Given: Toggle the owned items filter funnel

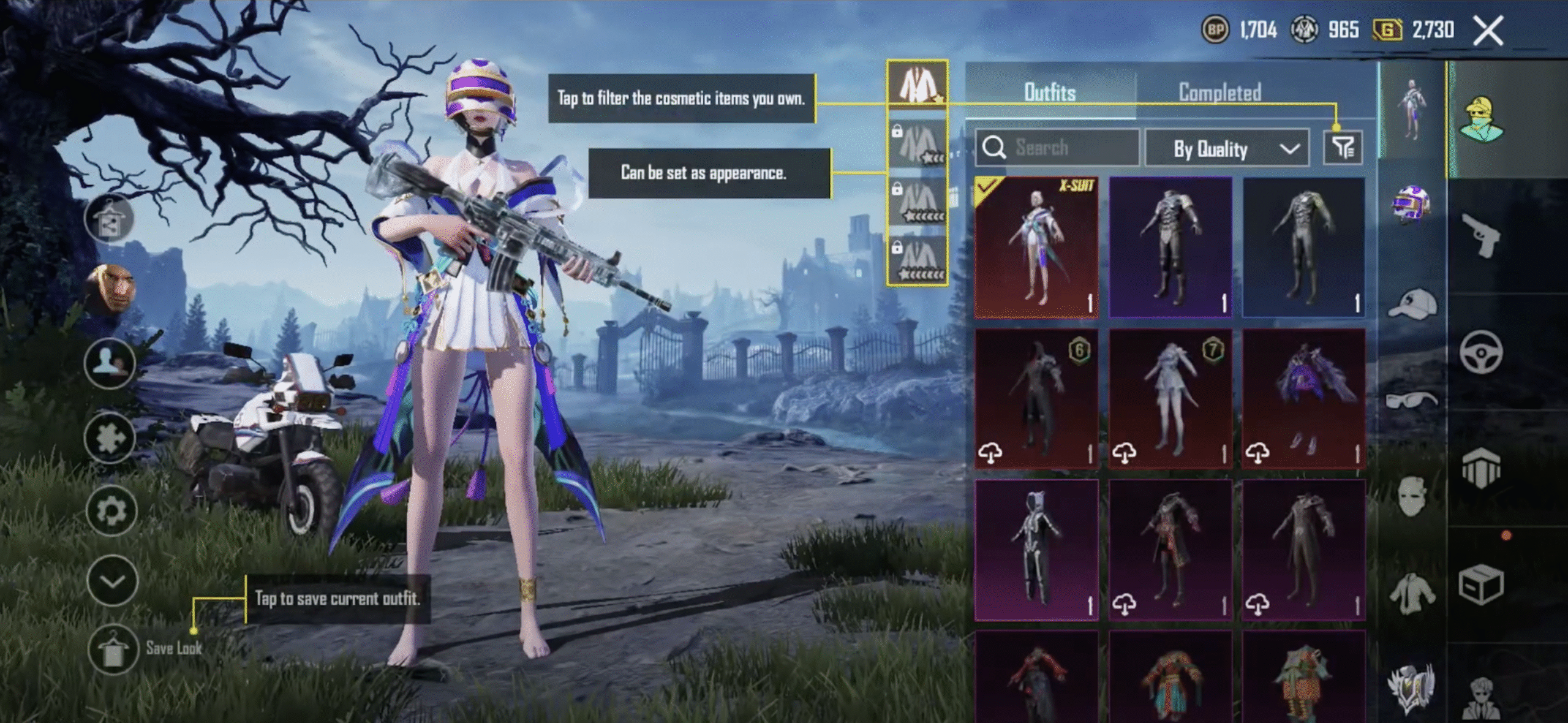Looking at the screenshot, I should pos(1343,148).
